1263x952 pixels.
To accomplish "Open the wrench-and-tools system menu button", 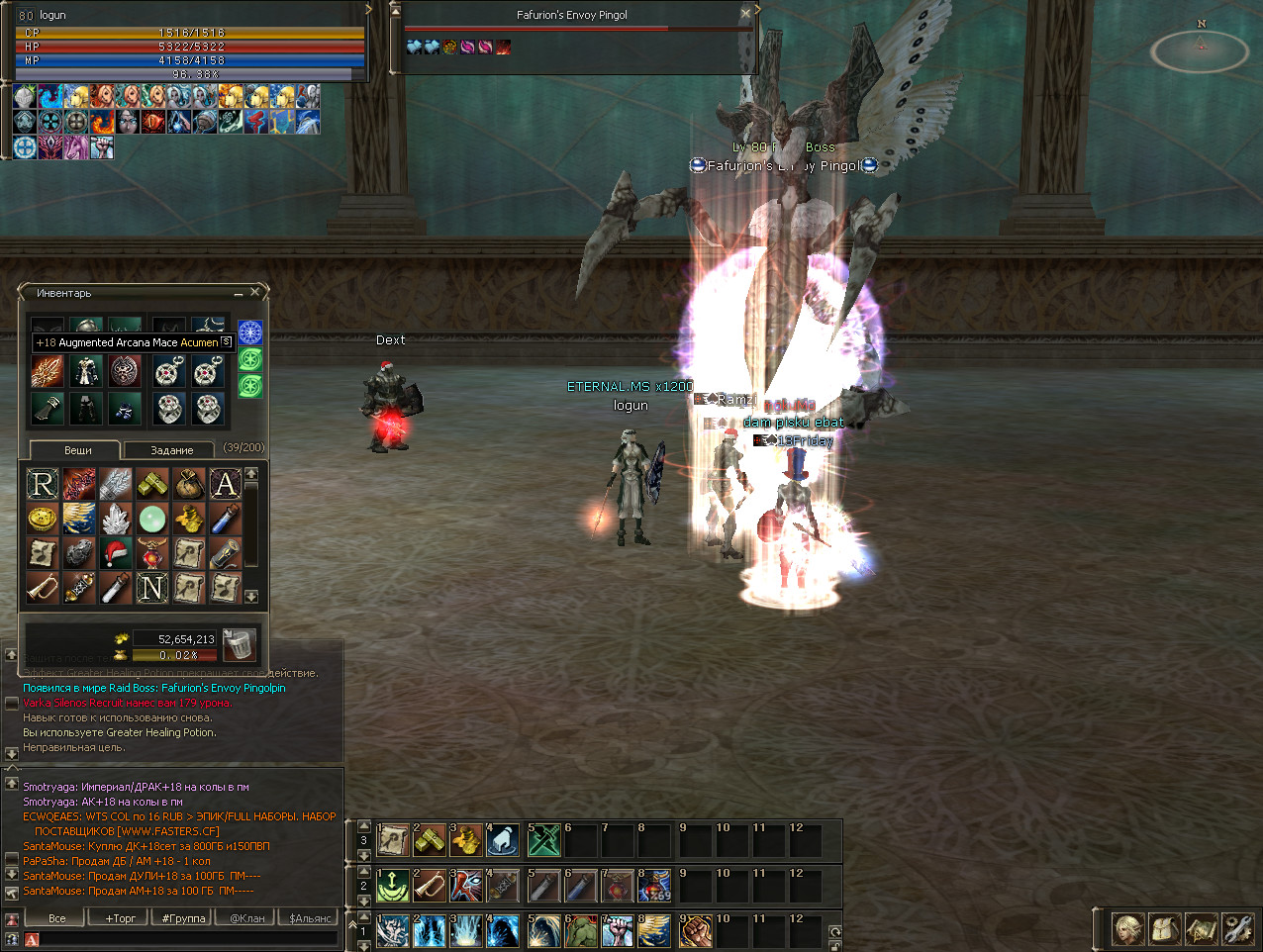I will pos(1237,929).
